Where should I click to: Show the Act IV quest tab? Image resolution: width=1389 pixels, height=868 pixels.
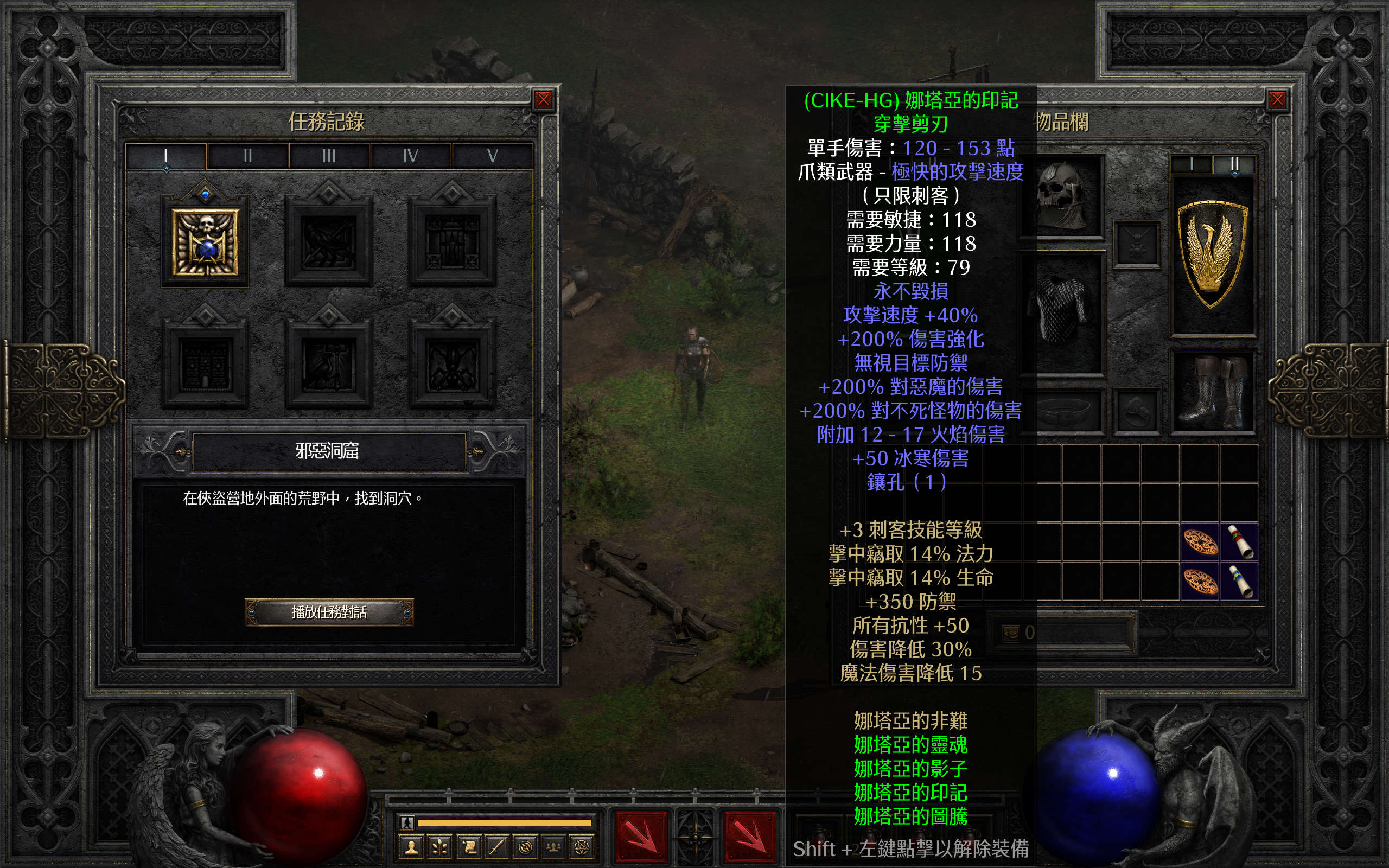[410, 156]
